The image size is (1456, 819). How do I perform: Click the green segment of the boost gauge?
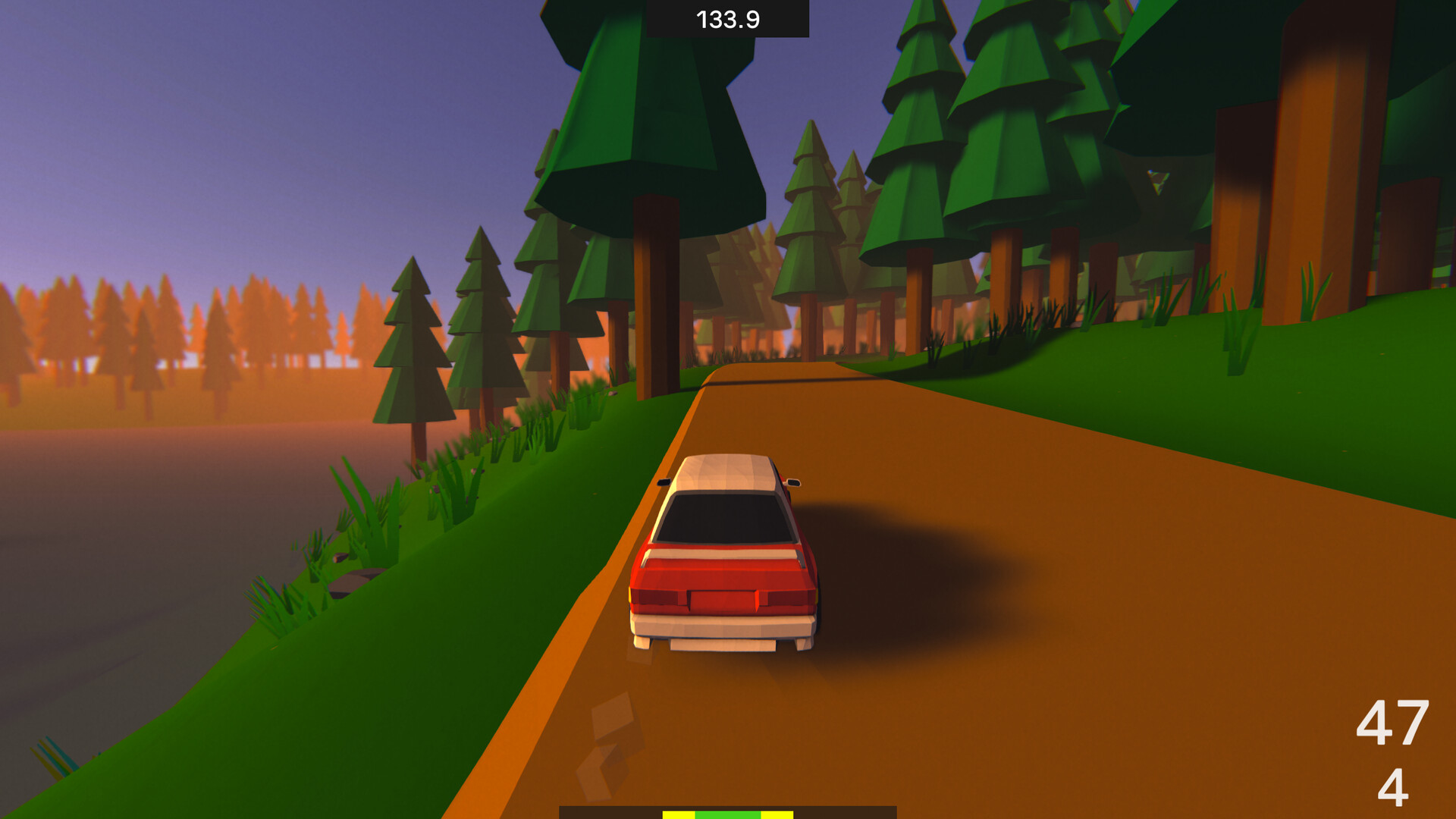click(x=728, y=814)
